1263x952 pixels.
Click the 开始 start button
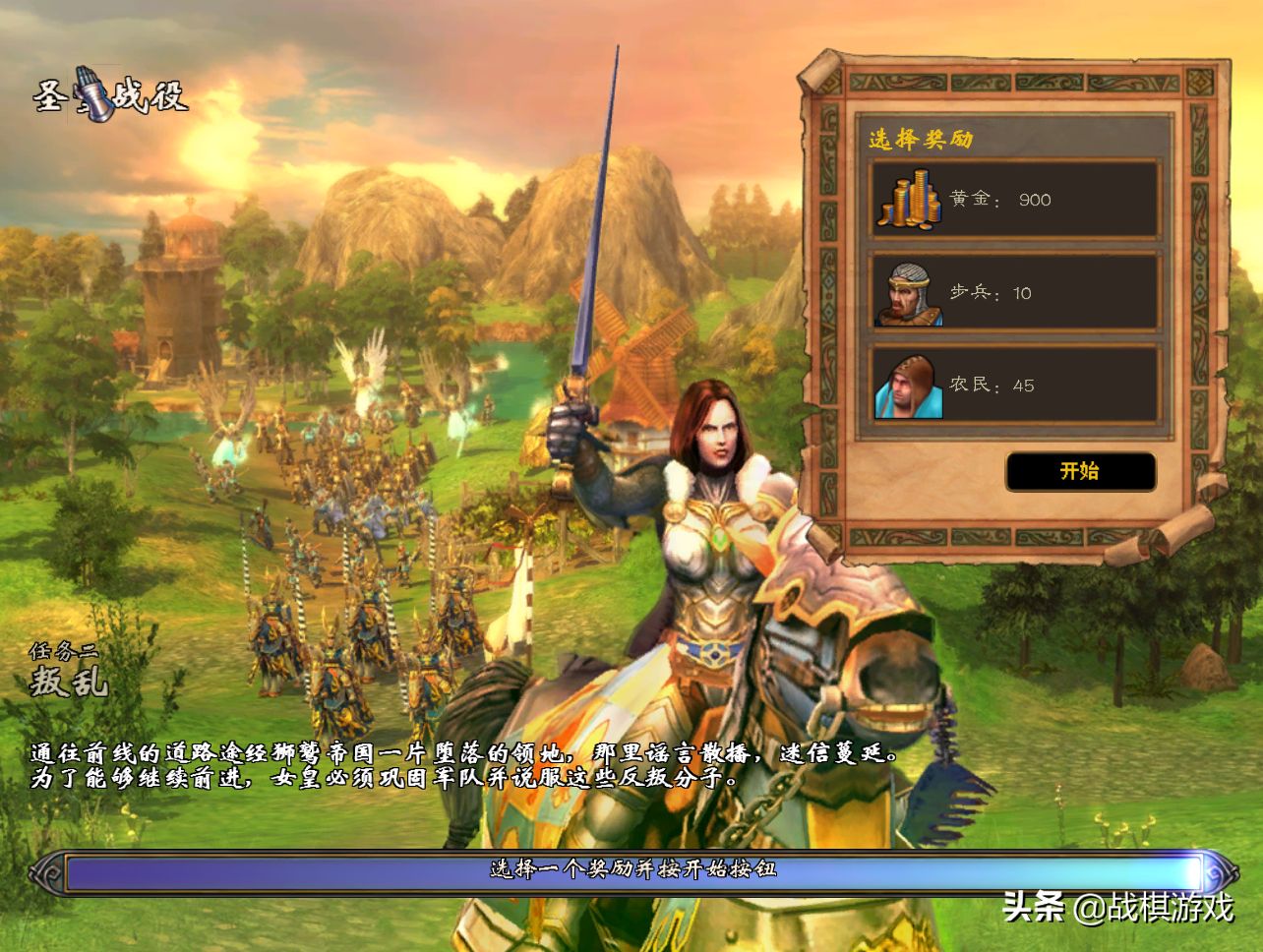tap(1080, 471)
